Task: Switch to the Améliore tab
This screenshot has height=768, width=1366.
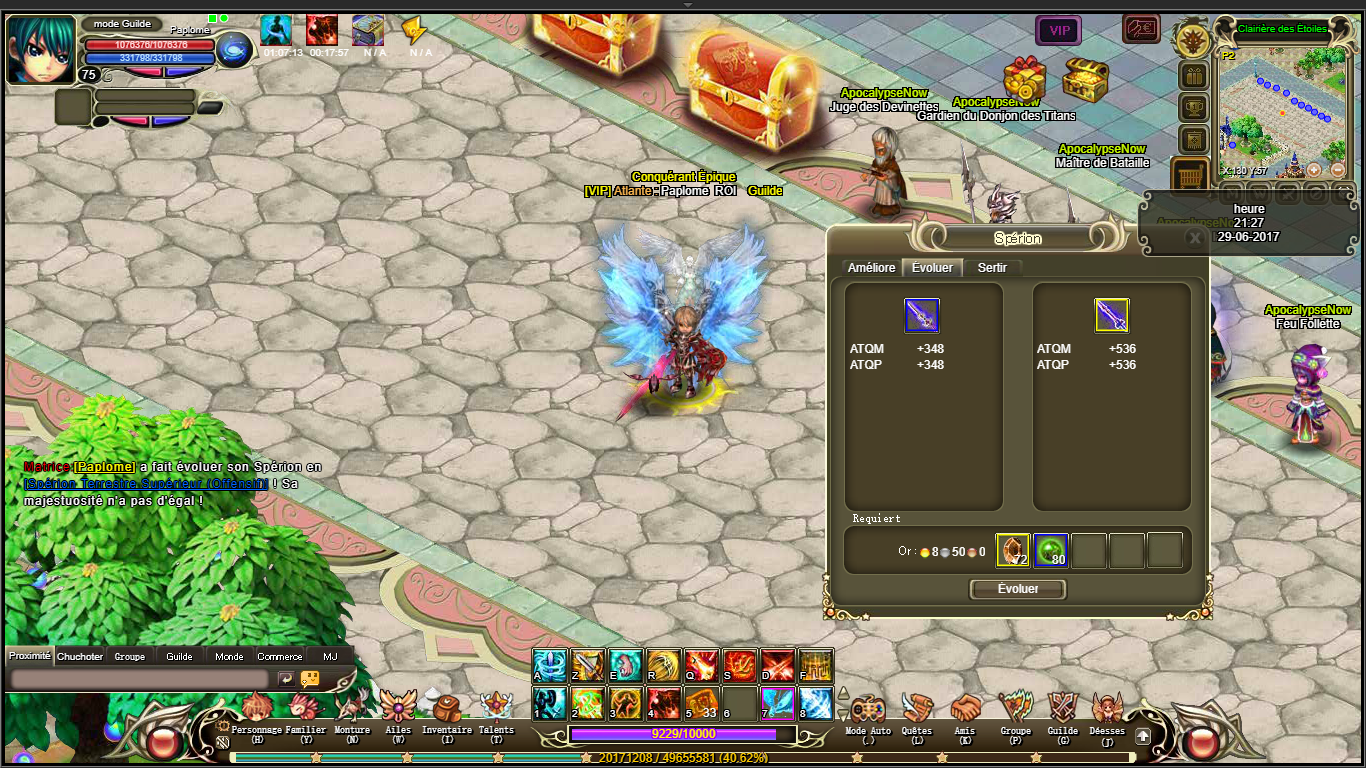Action: 871,268
